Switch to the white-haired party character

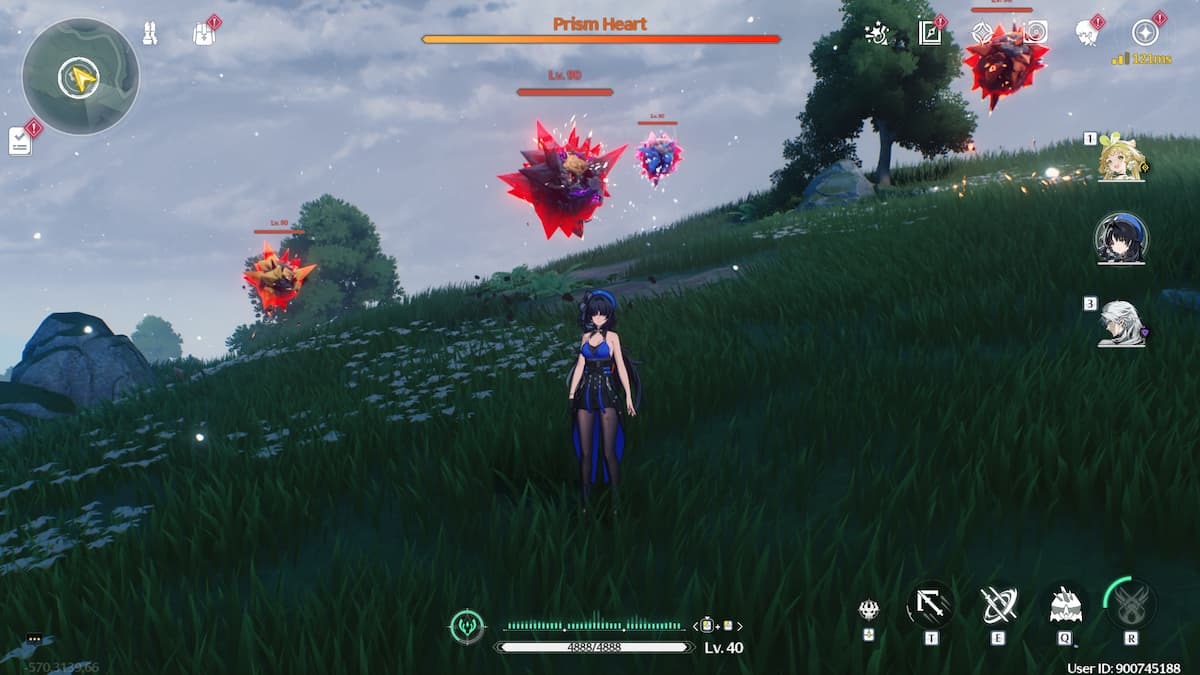tap(1121, 323)
